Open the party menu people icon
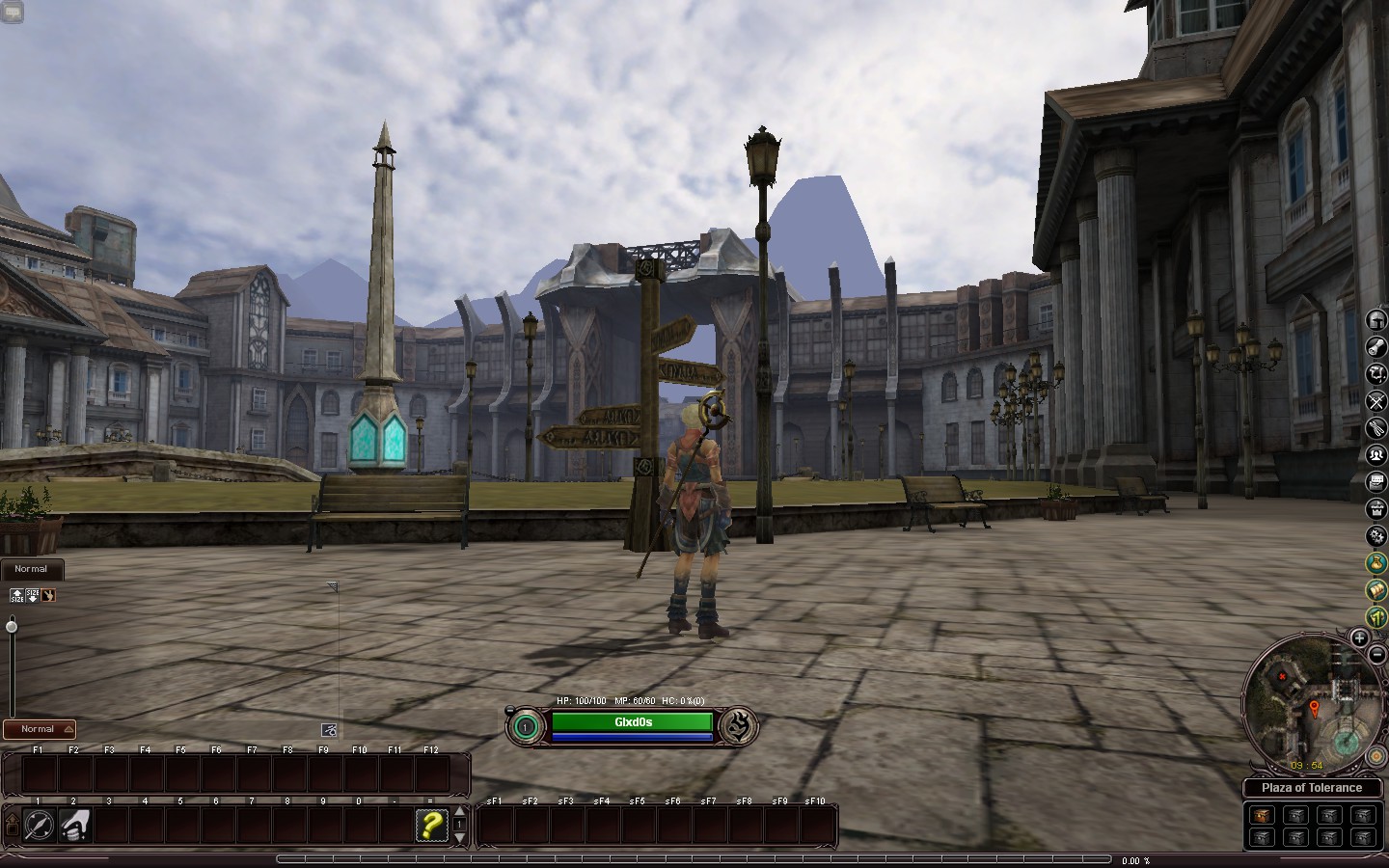 (x=1375, y=456)
